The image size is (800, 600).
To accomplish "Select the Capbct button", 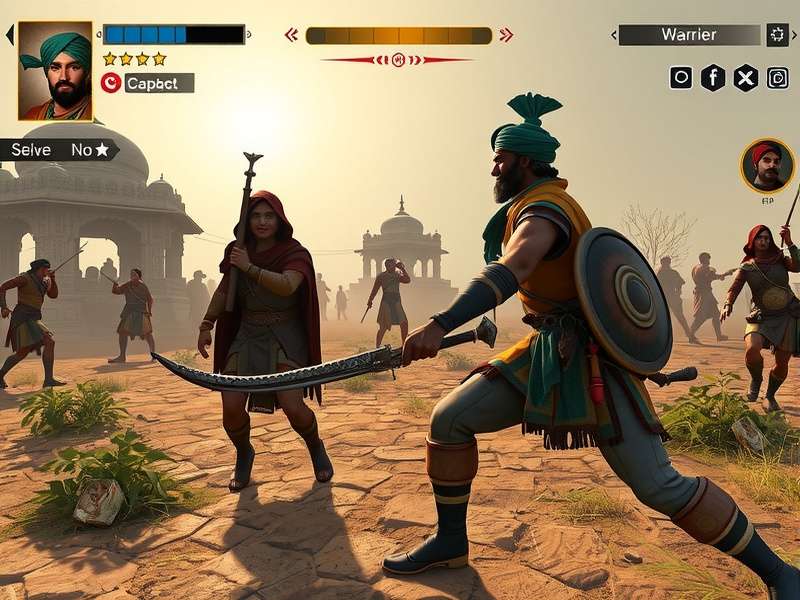I will coord(158,83).
